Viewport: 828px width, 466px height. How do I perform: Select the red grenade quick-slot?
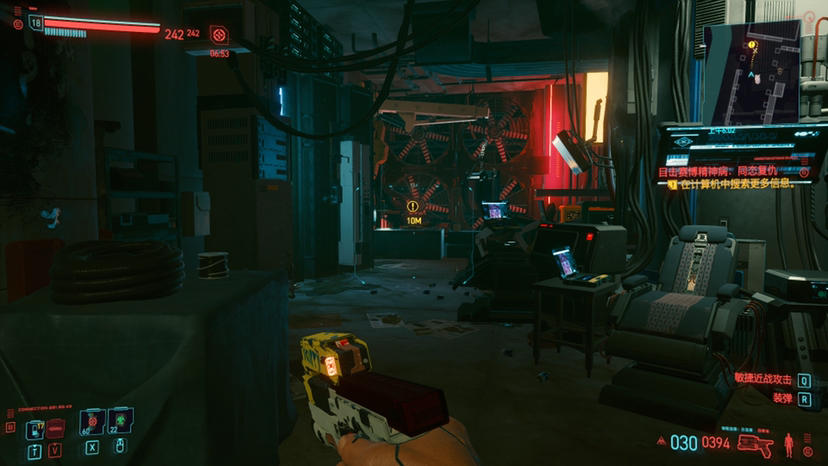coord(92,424)
